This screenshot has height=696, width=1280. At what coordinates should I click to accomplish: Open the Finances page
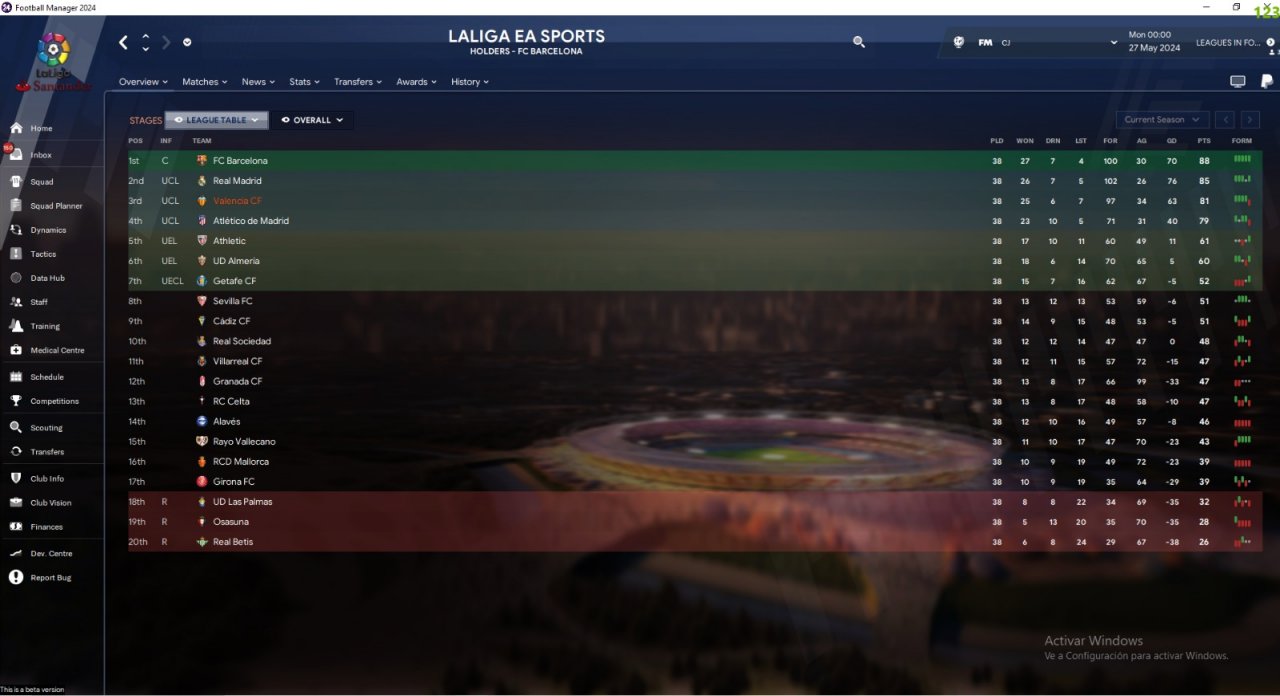click(46, 527)
